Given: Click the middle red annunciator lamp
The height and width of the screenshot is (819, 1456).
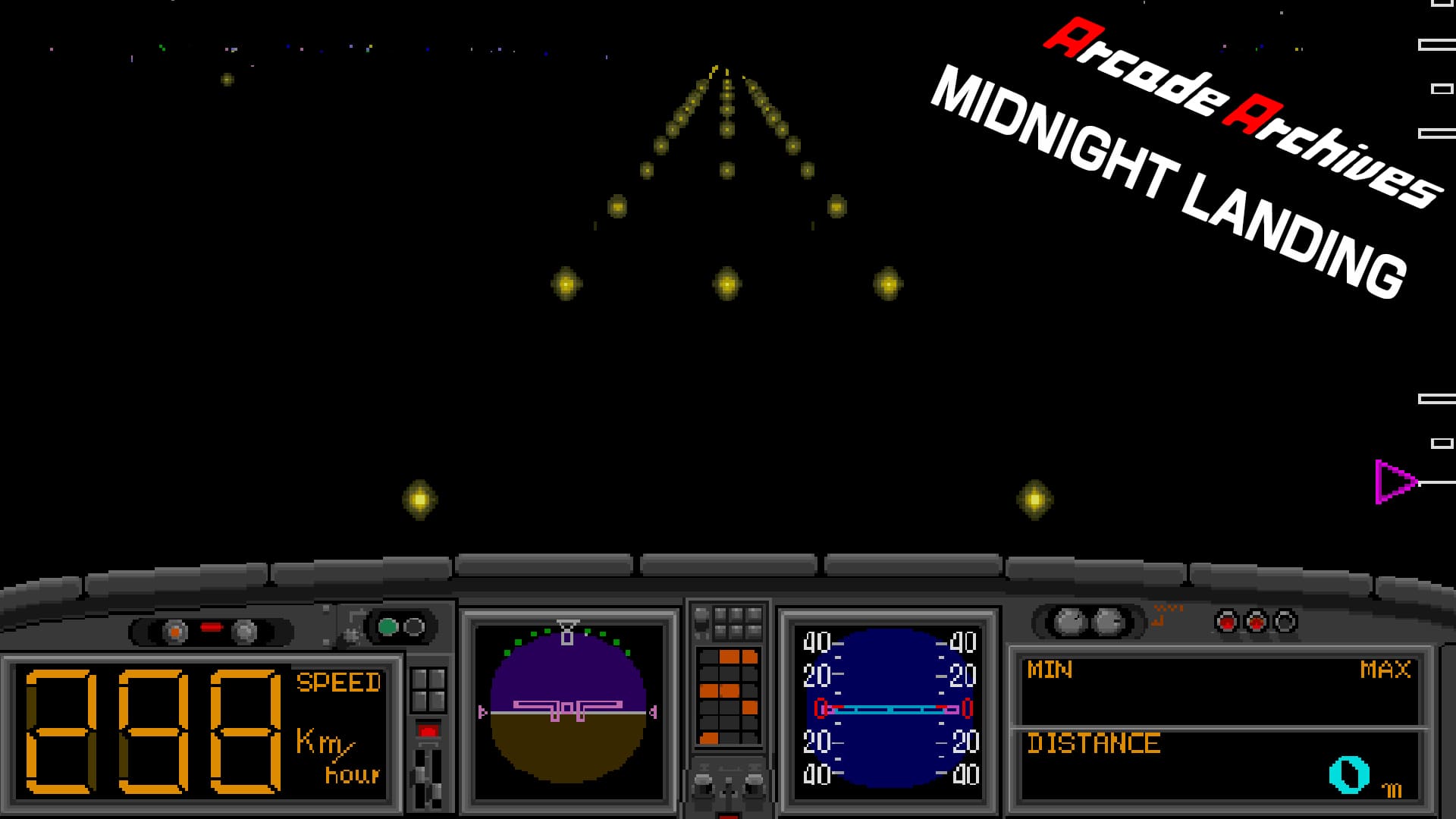Looking at the screenshot, I should (x=1256, y=622).
